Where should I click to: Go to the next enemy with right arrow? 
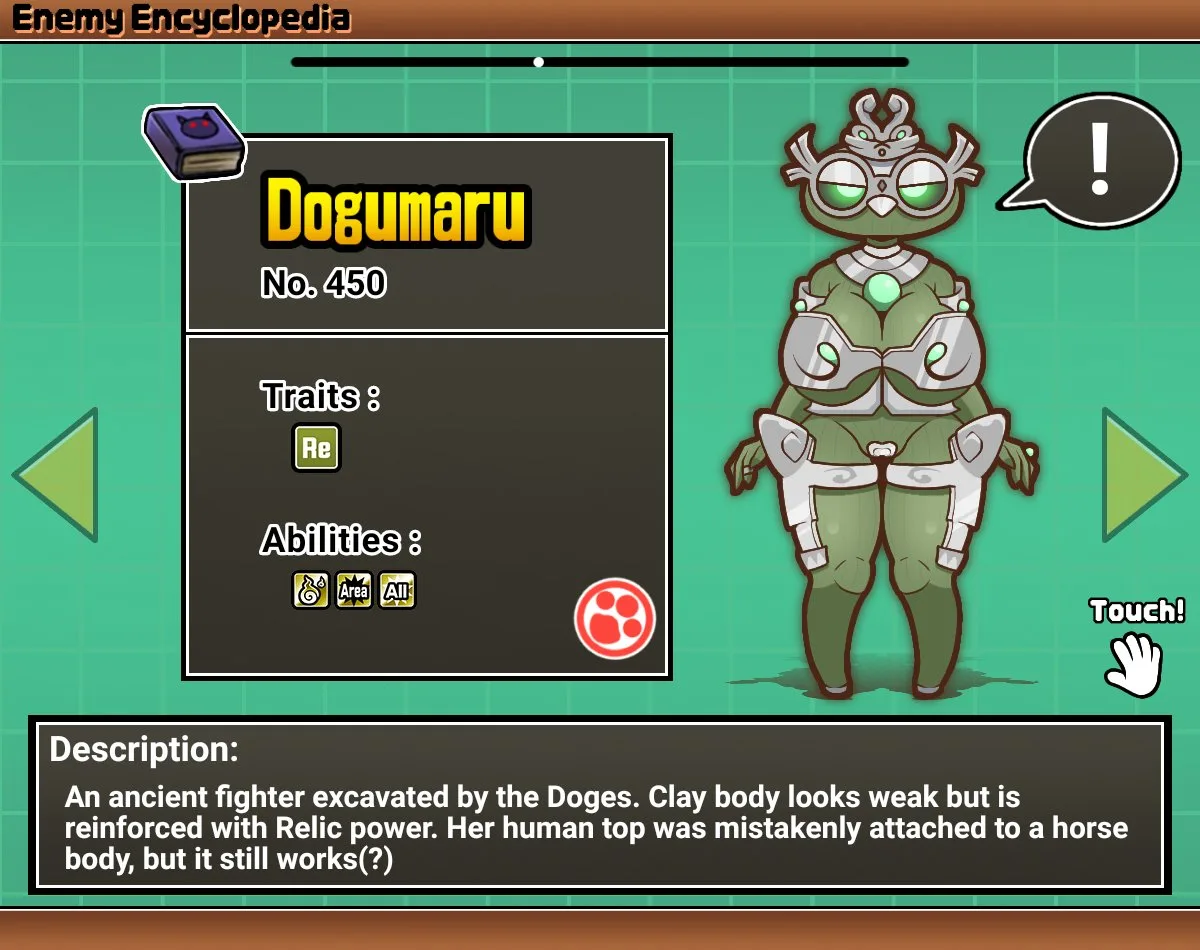tap(1141, 475)
